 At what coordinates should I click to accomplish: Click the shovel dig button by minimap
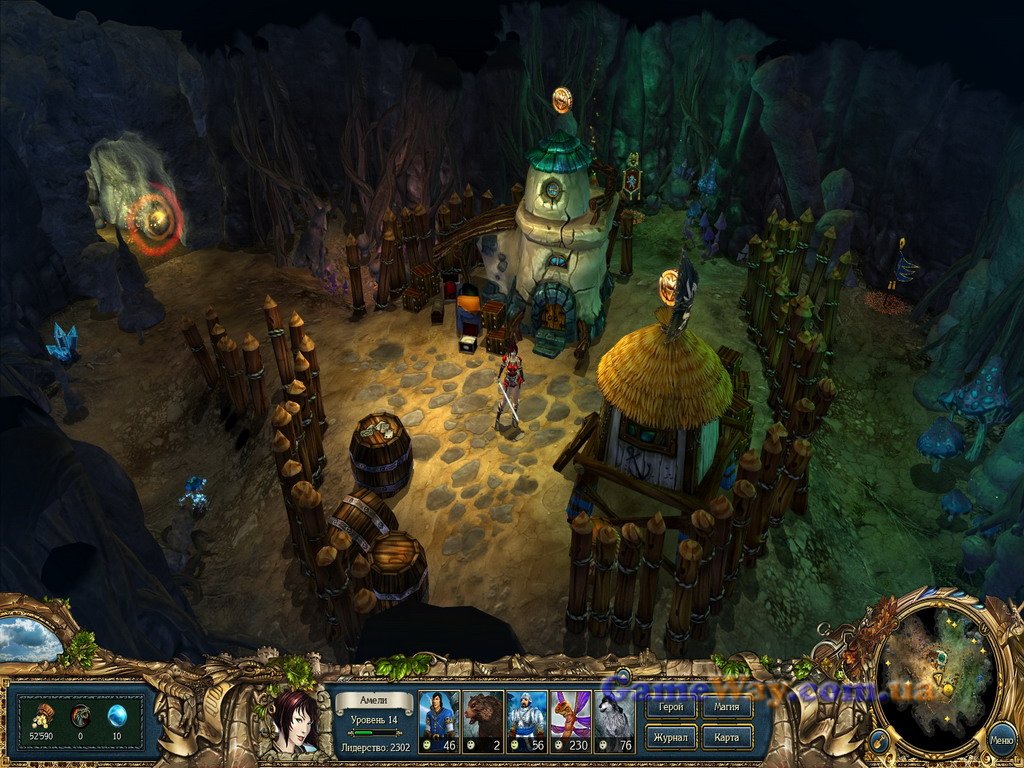tap(880, 741)
